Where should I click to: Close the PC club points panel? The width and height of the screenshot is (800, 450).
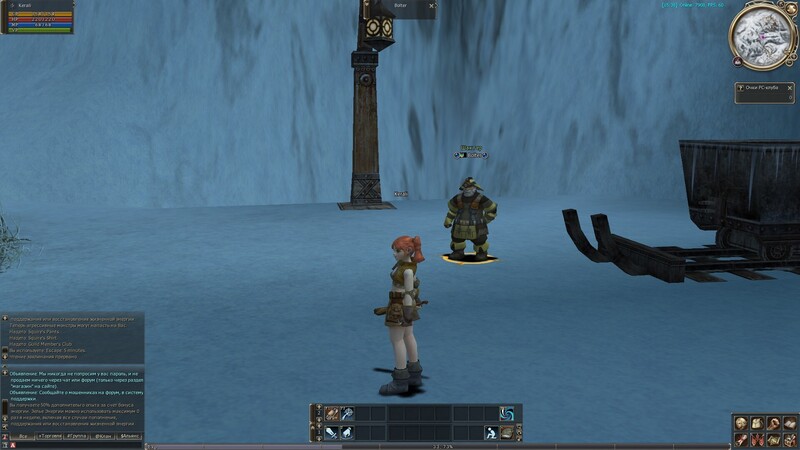[791, 89]
